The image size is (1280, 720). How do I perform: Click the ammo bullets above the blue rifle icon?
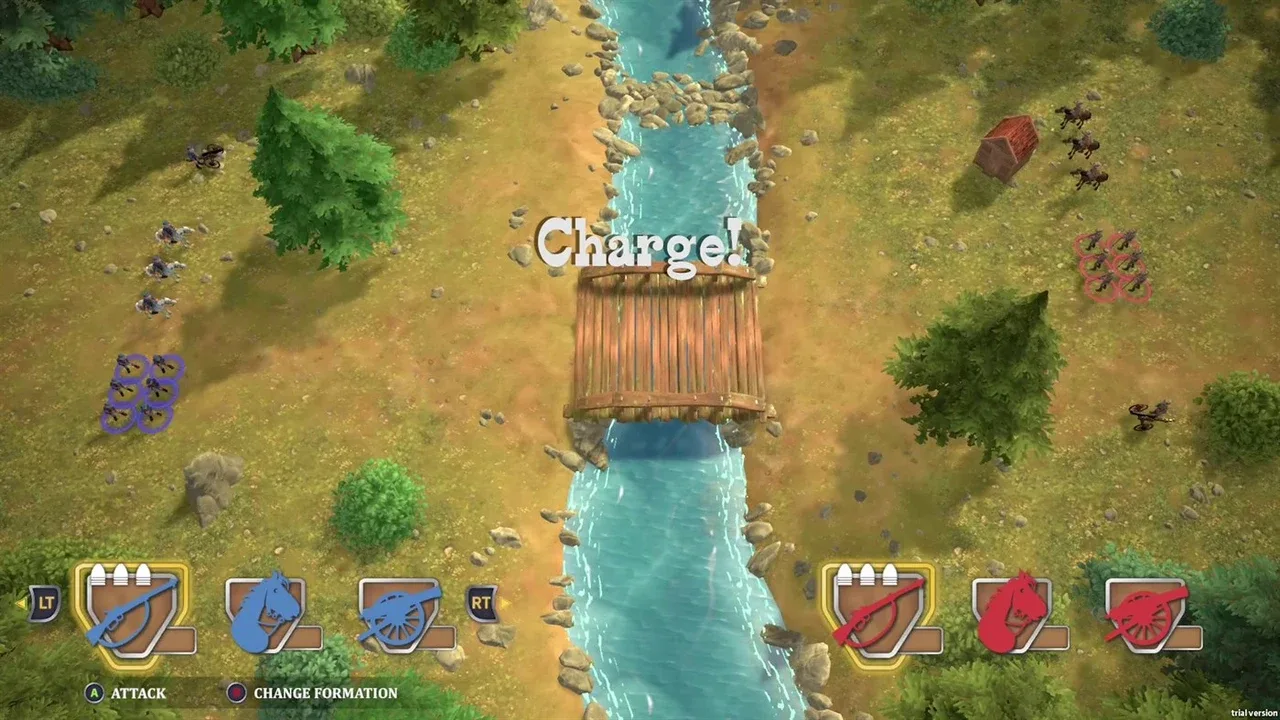point(123,572)
